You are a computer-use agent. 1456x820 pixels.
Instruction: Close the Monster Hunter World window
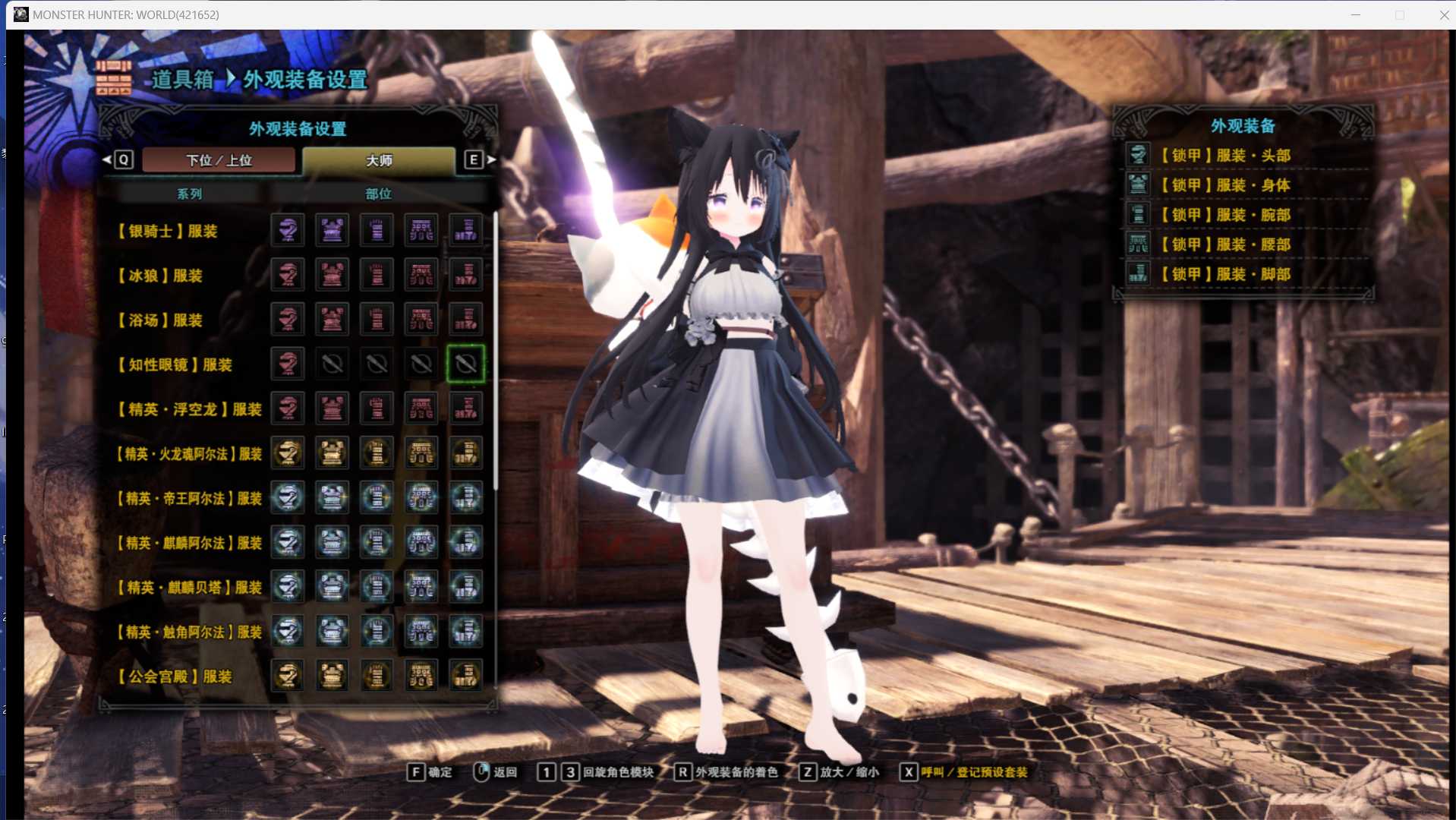tap(1443, 15)
